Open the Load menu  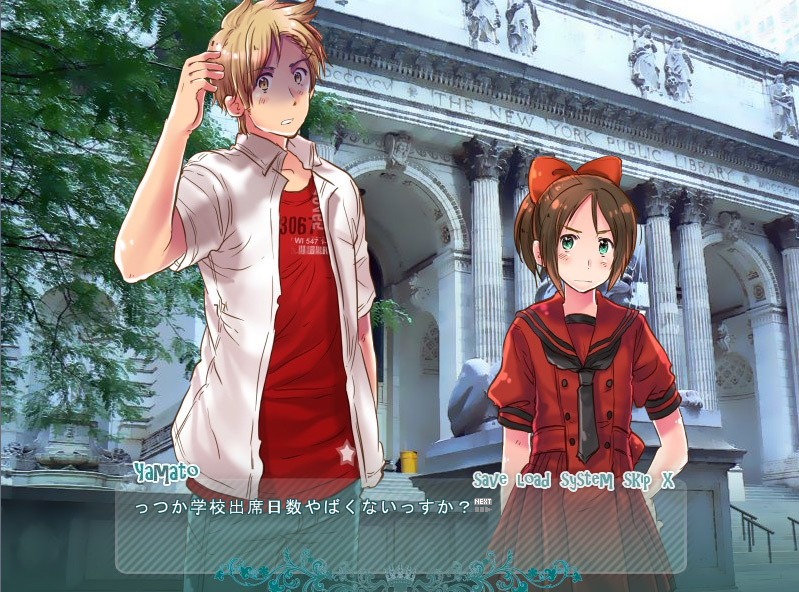coord(534,480)
